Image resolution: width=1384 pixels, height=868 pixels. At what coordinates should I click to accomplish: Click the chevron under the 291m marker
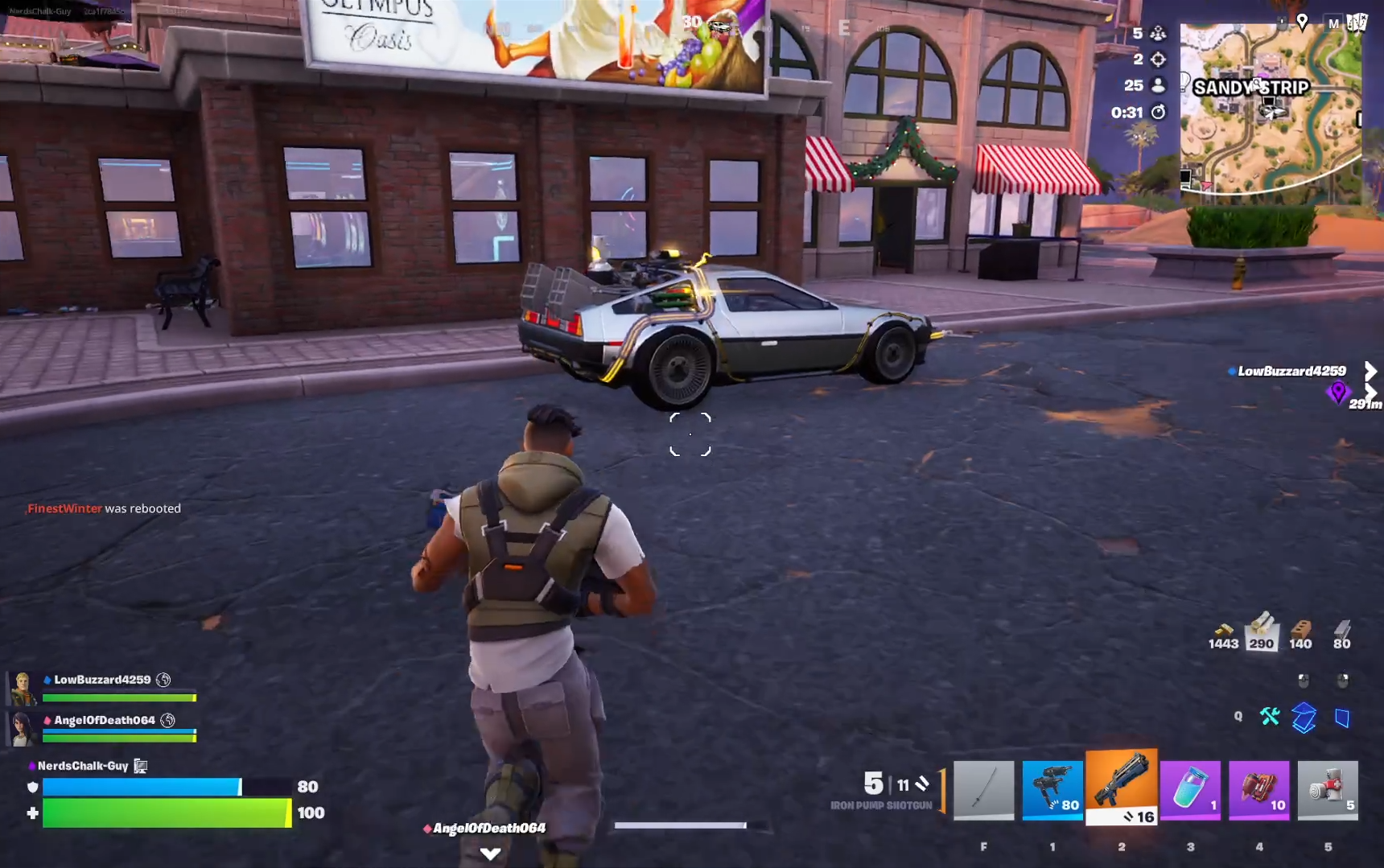coord(1370,392)
